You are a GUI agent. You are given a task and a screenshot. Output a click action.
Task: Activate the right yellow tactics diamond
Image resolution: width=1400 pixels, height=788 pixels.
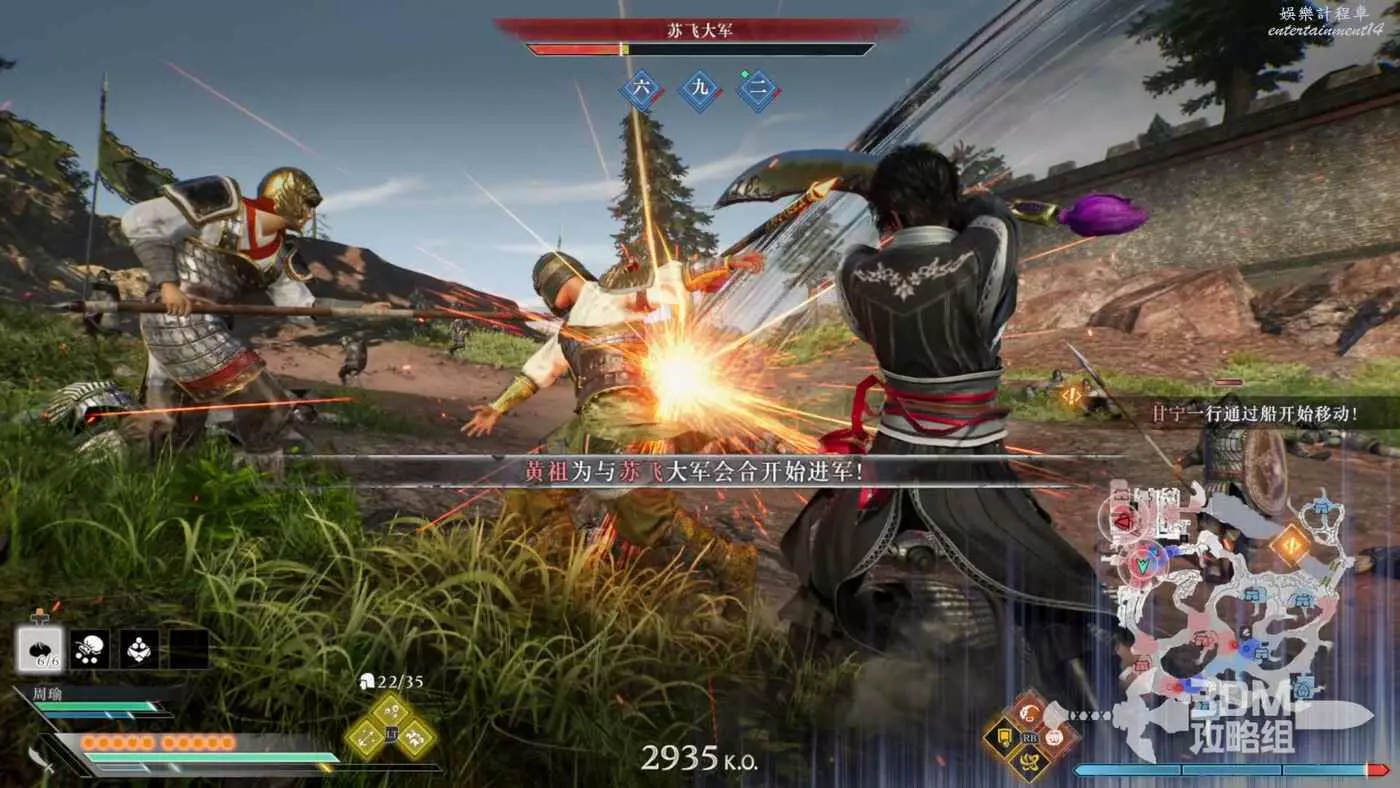tap(416, 738)
